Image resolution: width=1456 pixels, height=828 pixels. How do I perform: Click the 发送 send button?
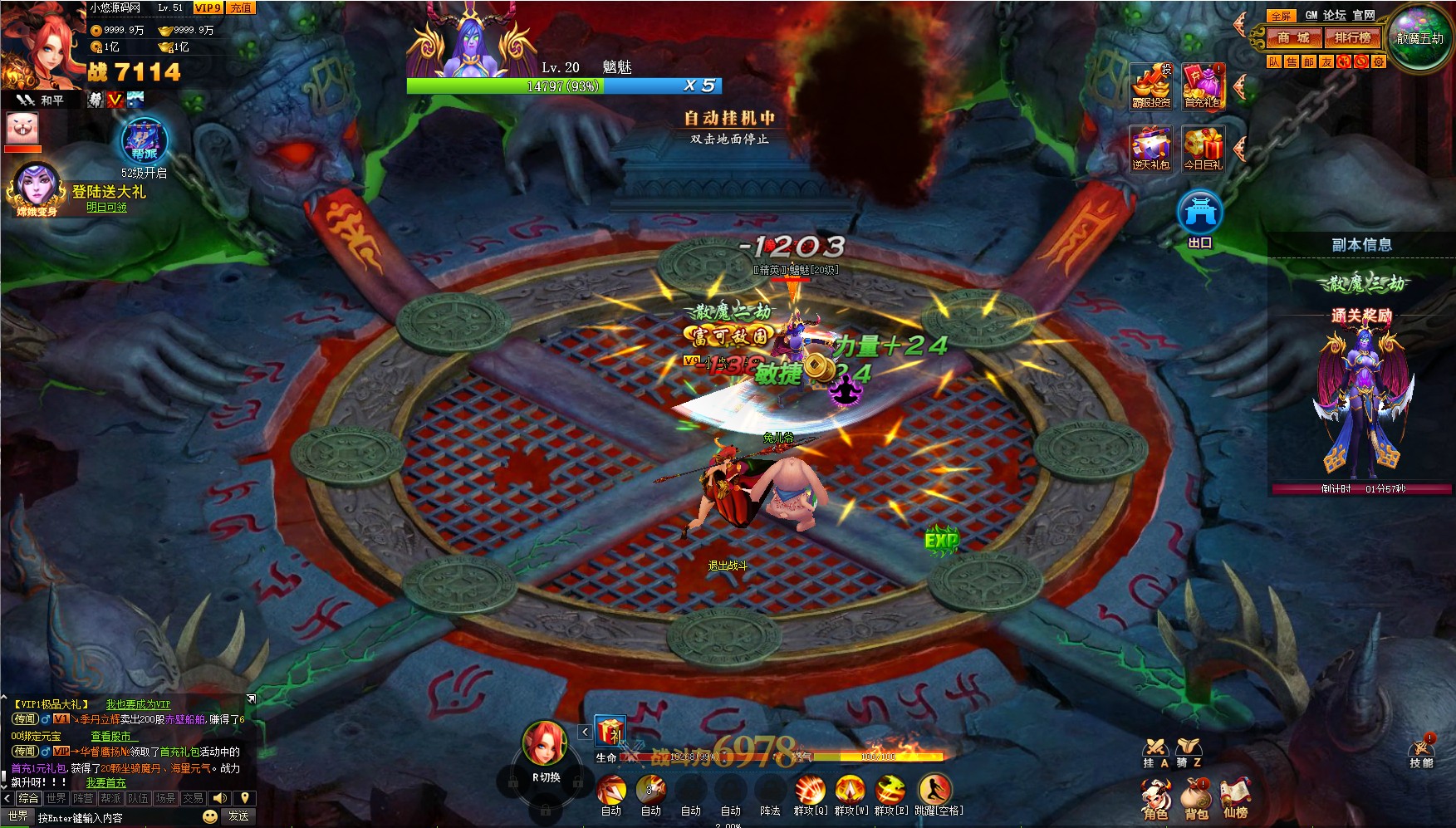[239, 816]
